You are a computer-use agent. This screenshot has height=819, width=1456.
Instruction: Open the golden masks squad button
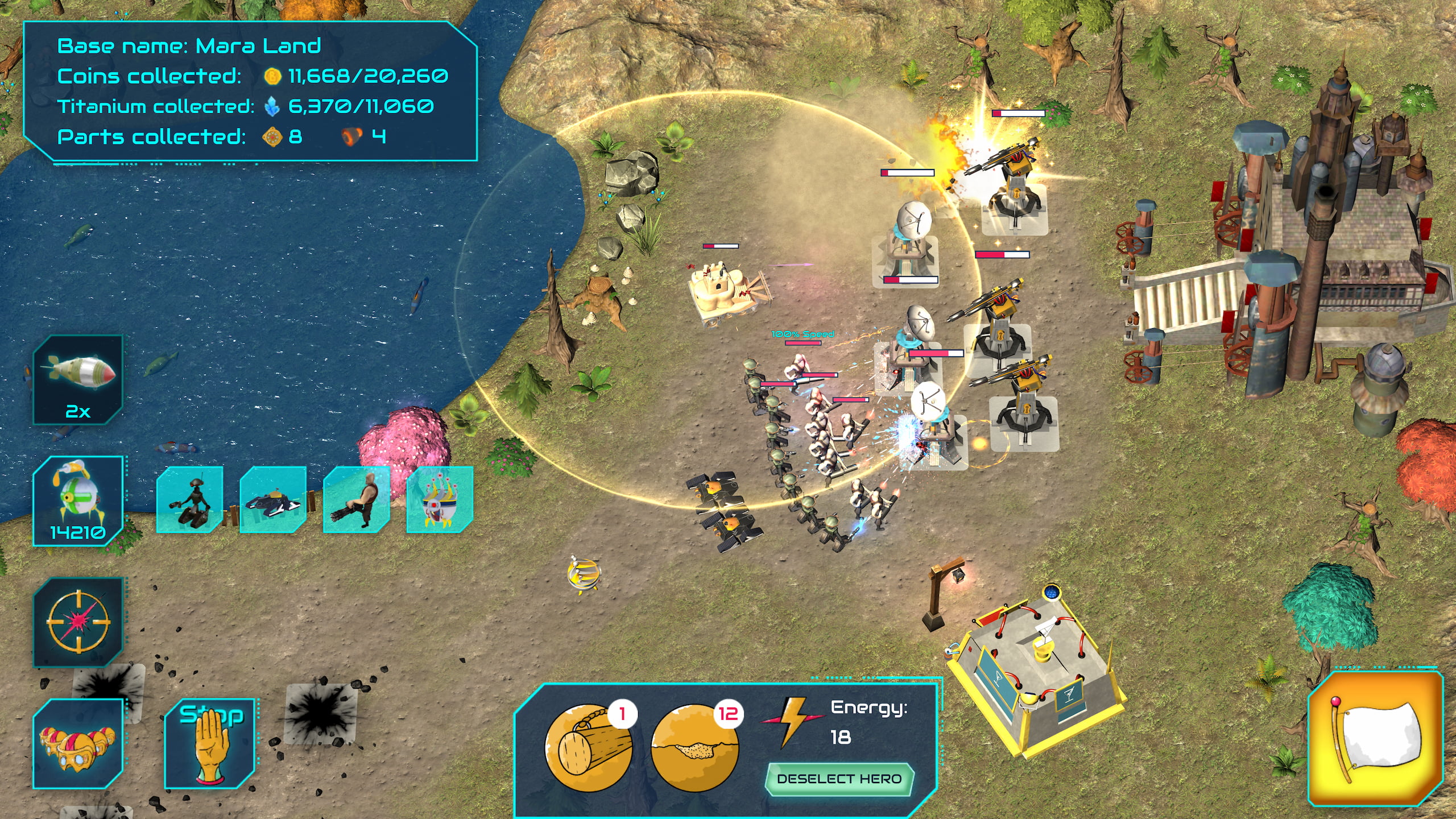78,743
